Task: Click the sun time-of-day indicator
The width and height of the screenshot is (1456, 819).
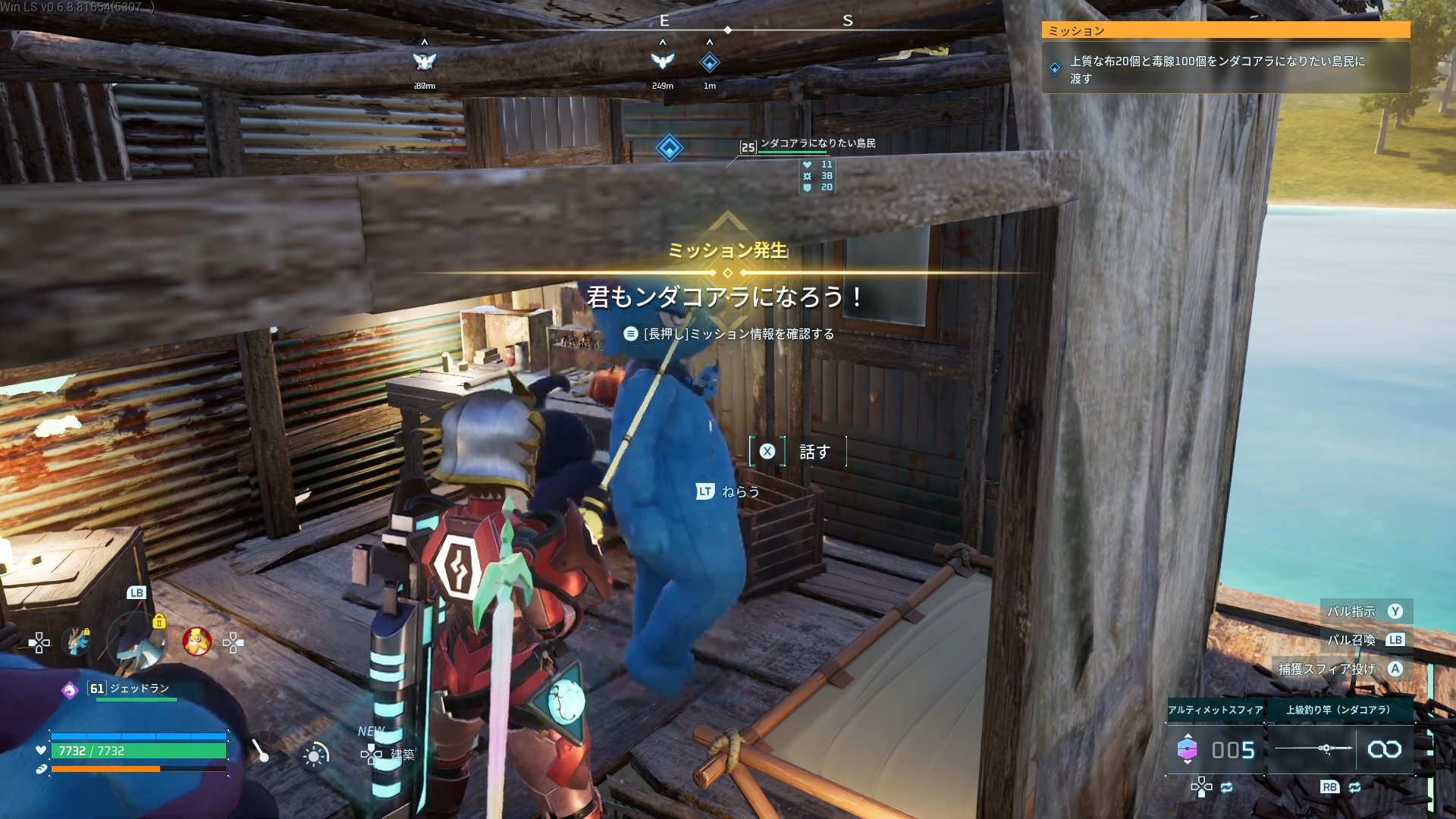Action: [315, 755]
